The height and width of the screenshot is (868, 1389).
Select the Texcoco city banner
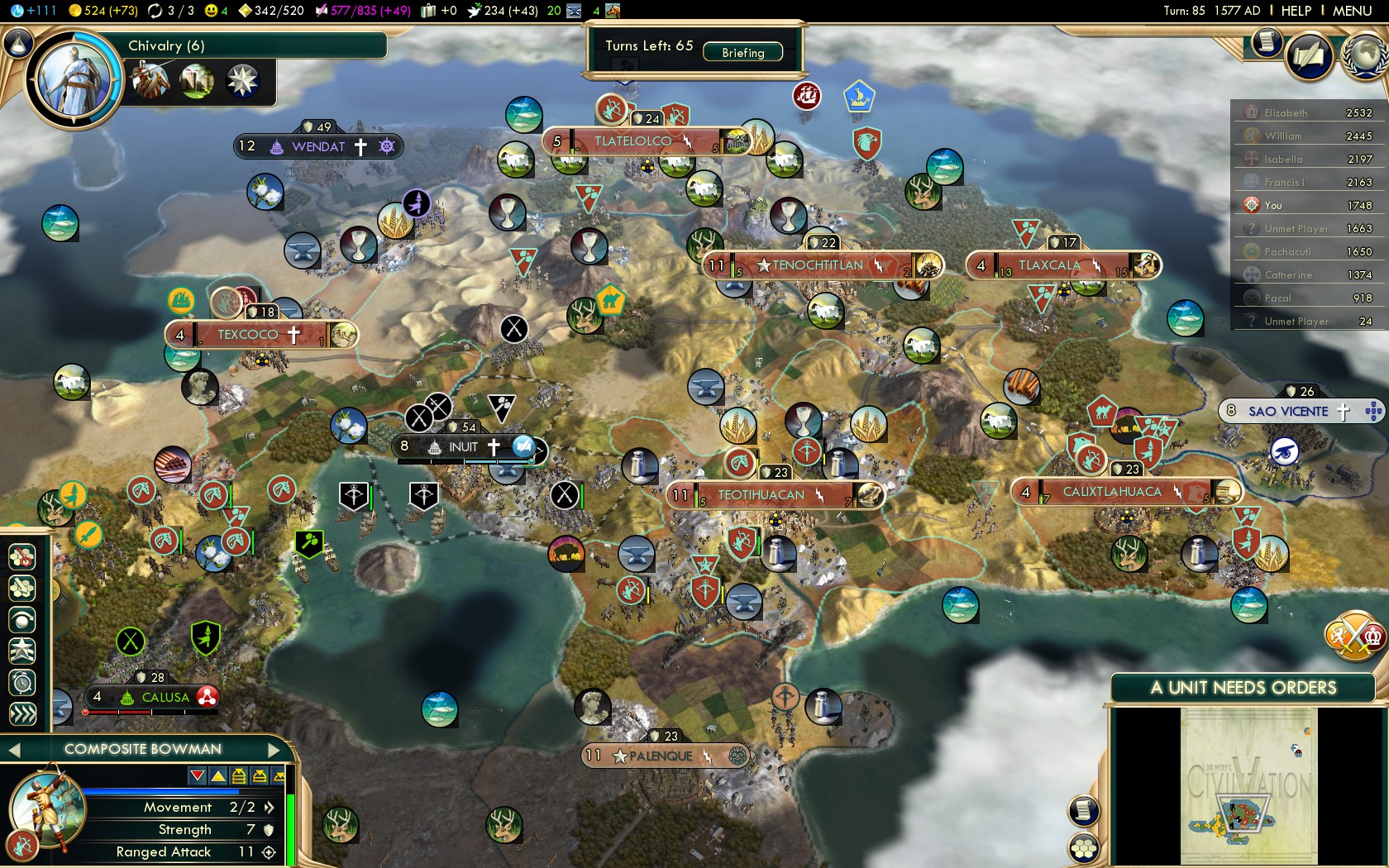248,335
